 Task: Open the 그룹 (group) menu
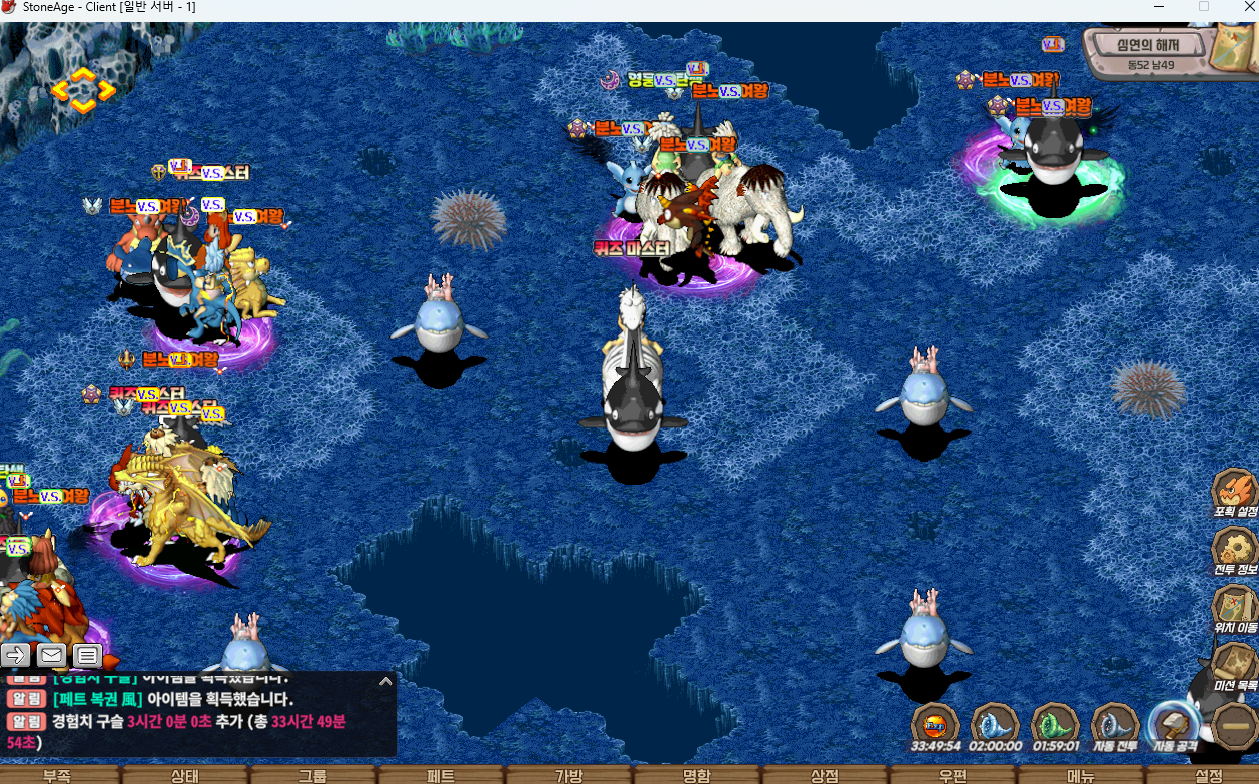tap(313, 775)
